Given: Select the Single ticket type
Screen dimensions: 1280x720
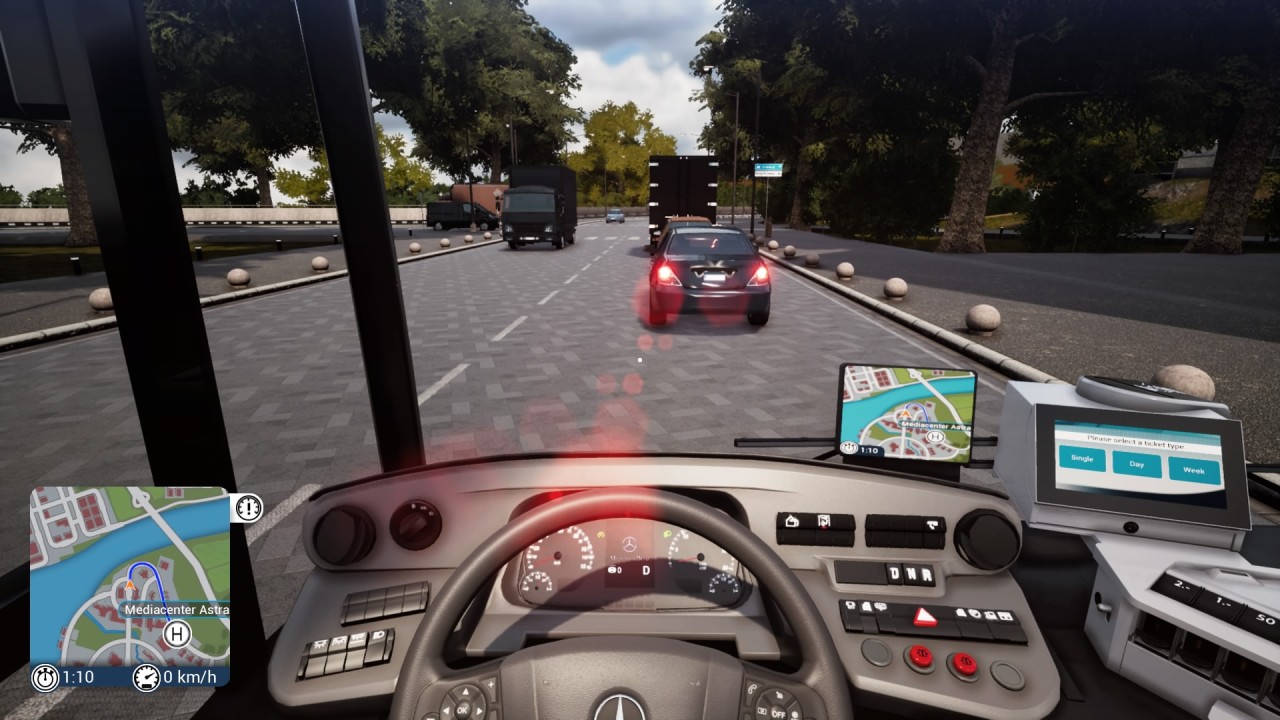Looking at the screenshot, I should [x=1082, y=458].
